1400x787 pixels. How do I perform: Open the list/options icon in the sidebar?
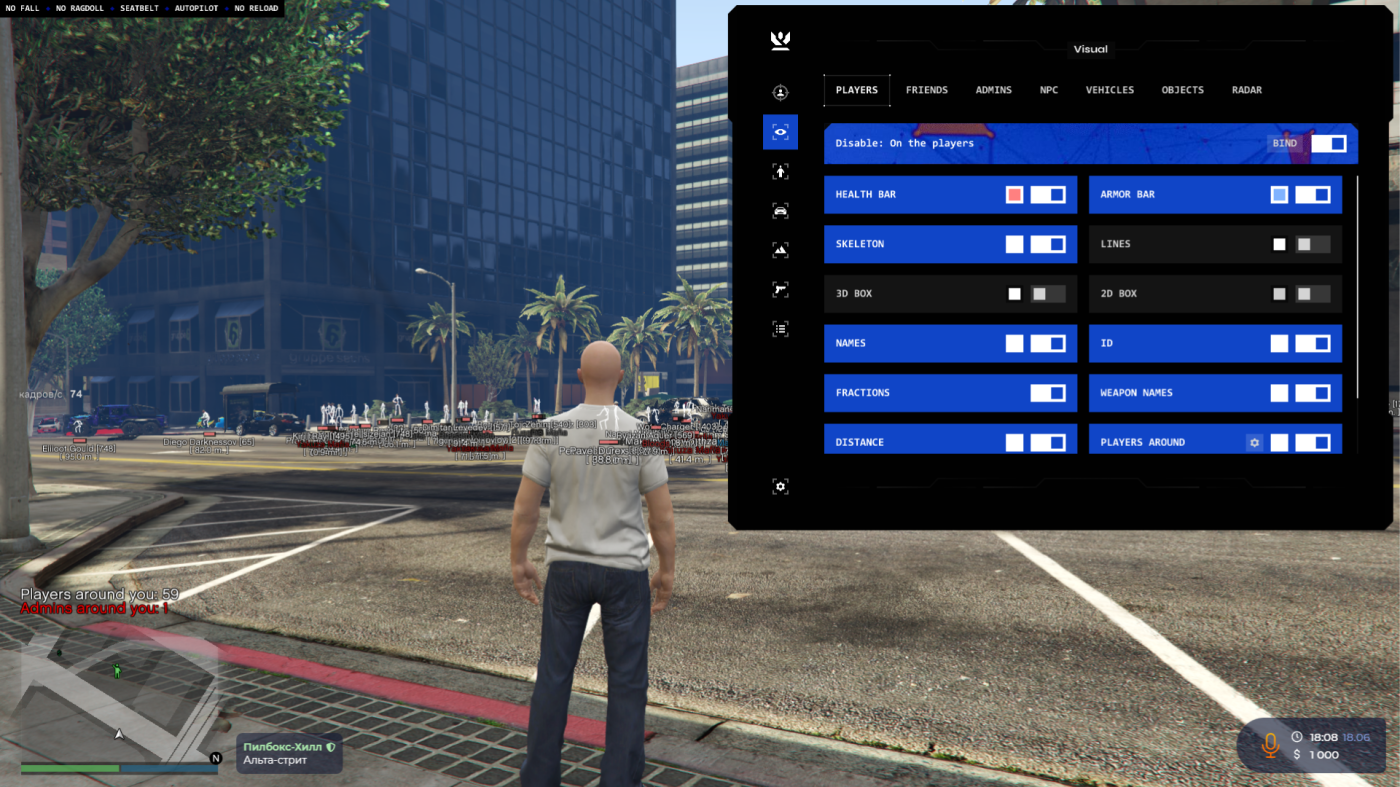(780, 327)
